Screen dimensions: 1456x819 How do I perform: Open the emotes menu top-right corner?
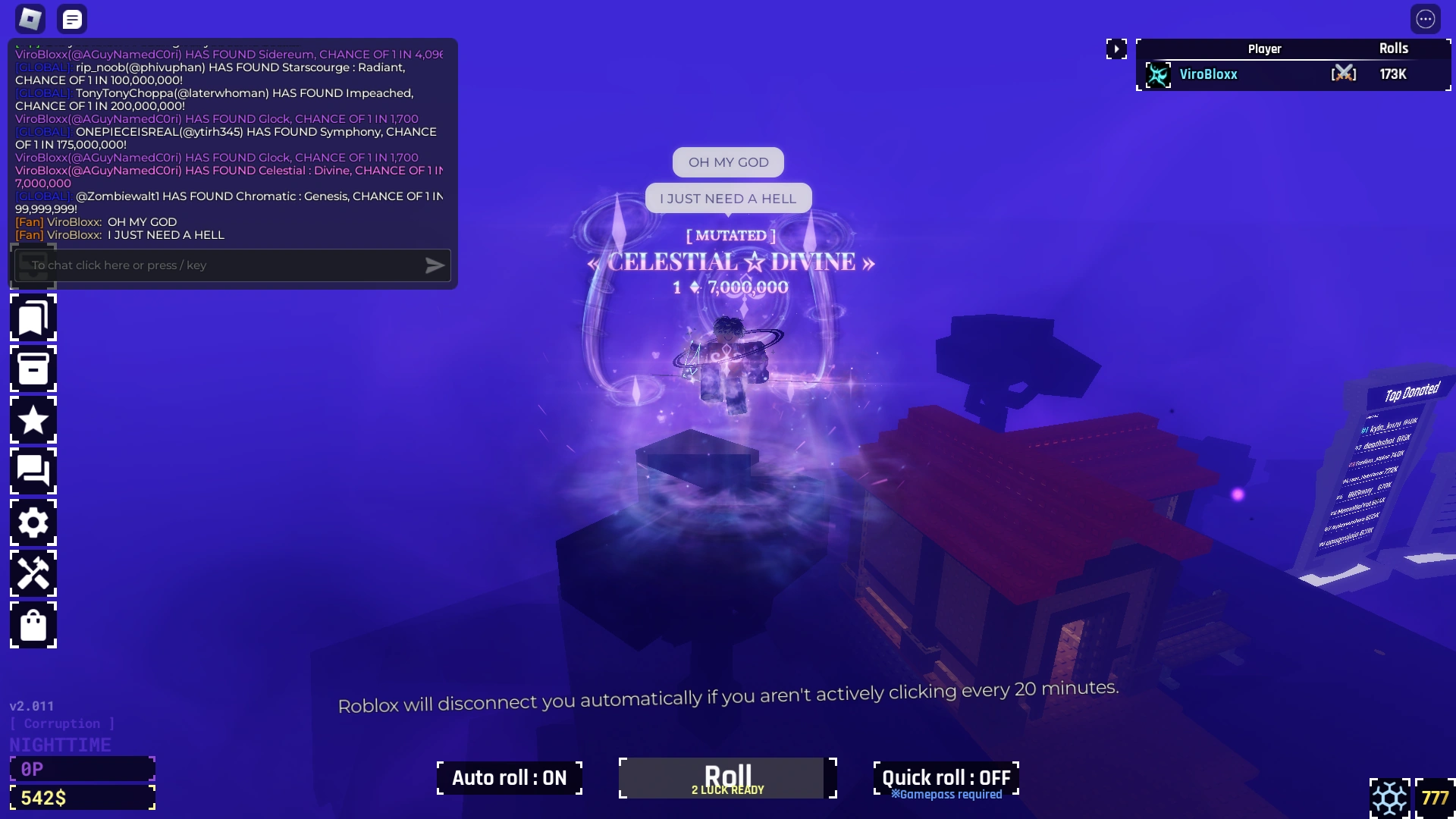click(x=1427, y=19)
